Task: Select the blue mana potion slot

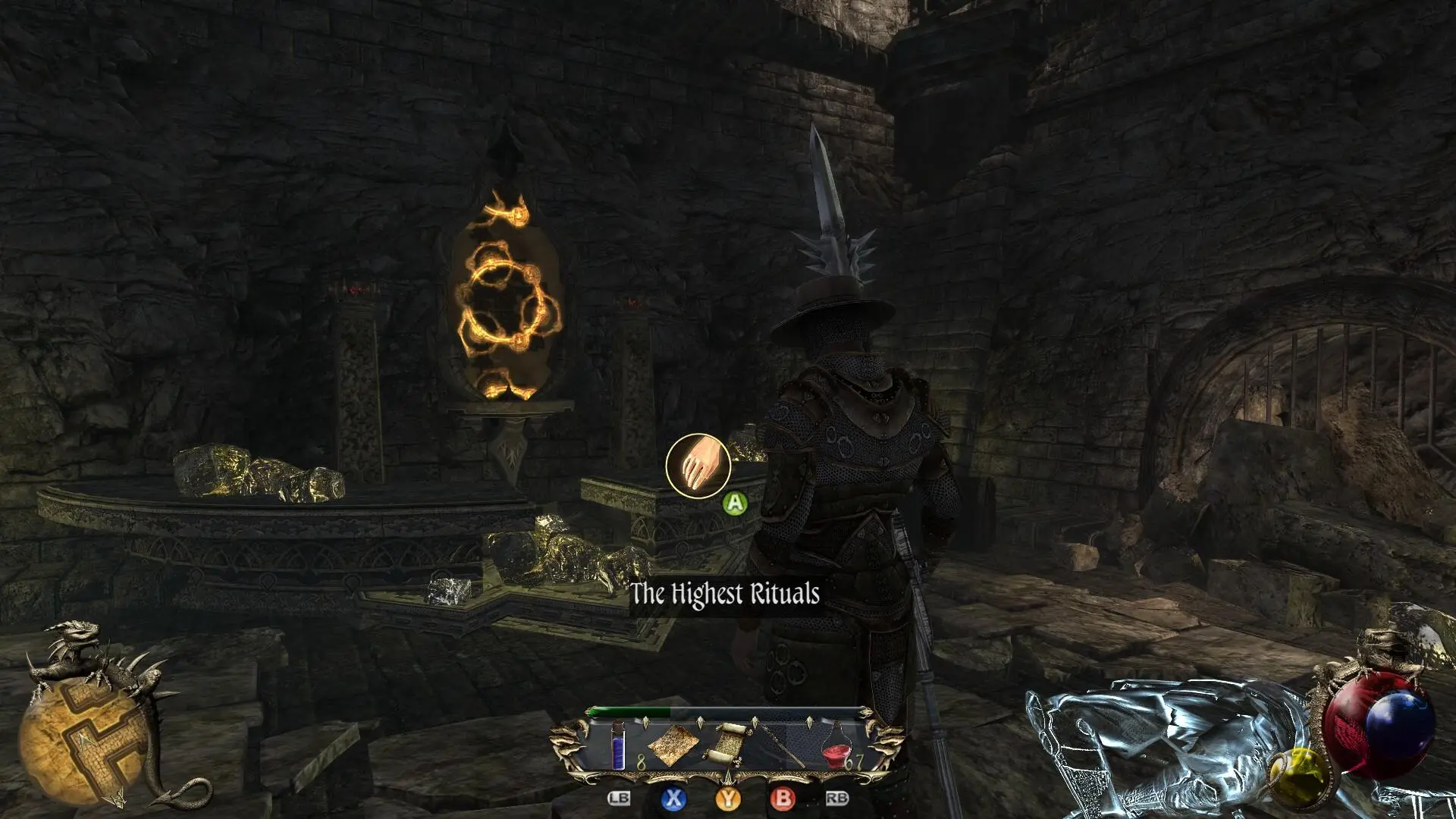Action: click(620, 745)
